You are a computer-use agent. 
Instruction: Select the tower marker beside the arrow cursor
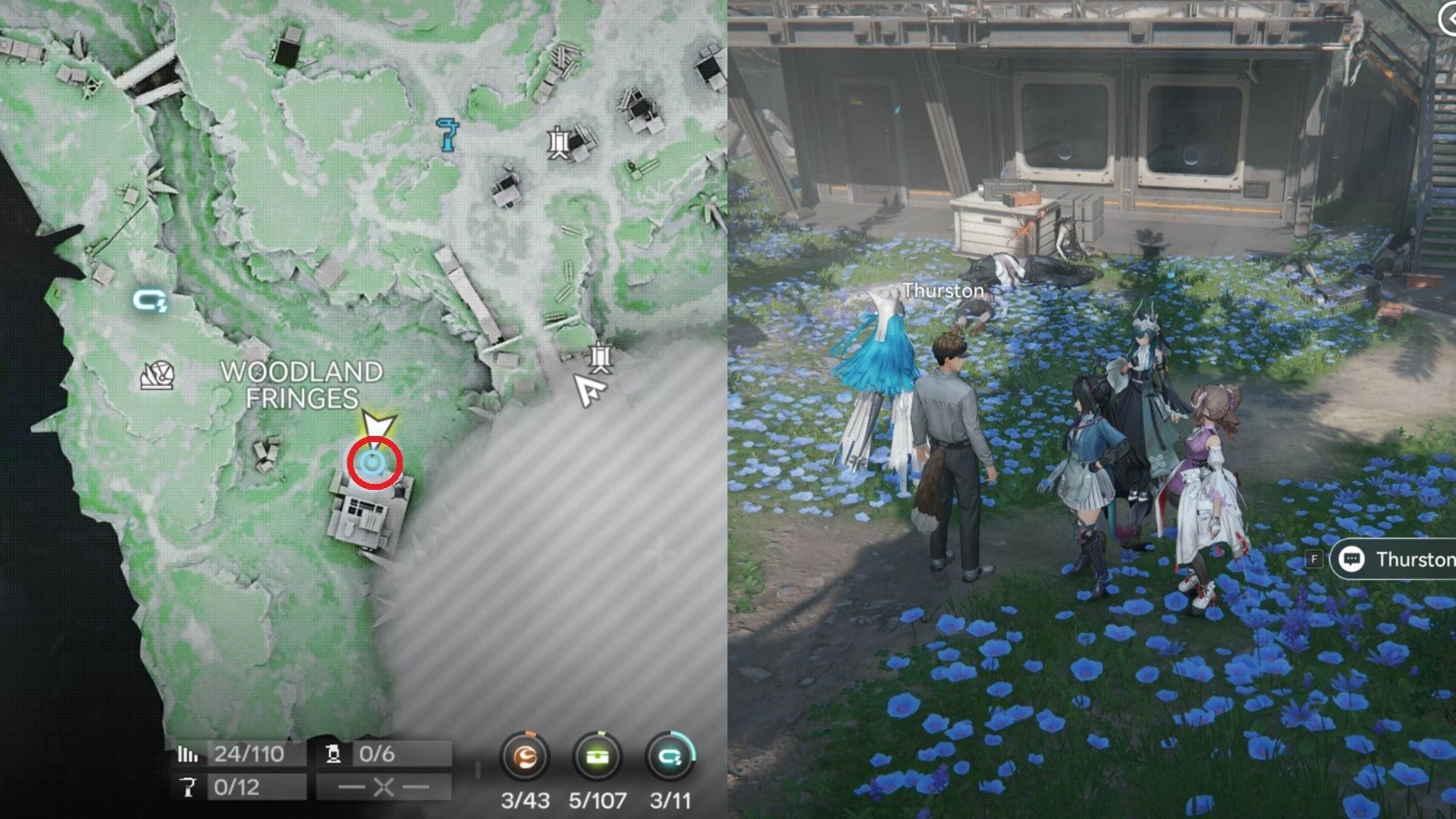click(x=601, y=357)
